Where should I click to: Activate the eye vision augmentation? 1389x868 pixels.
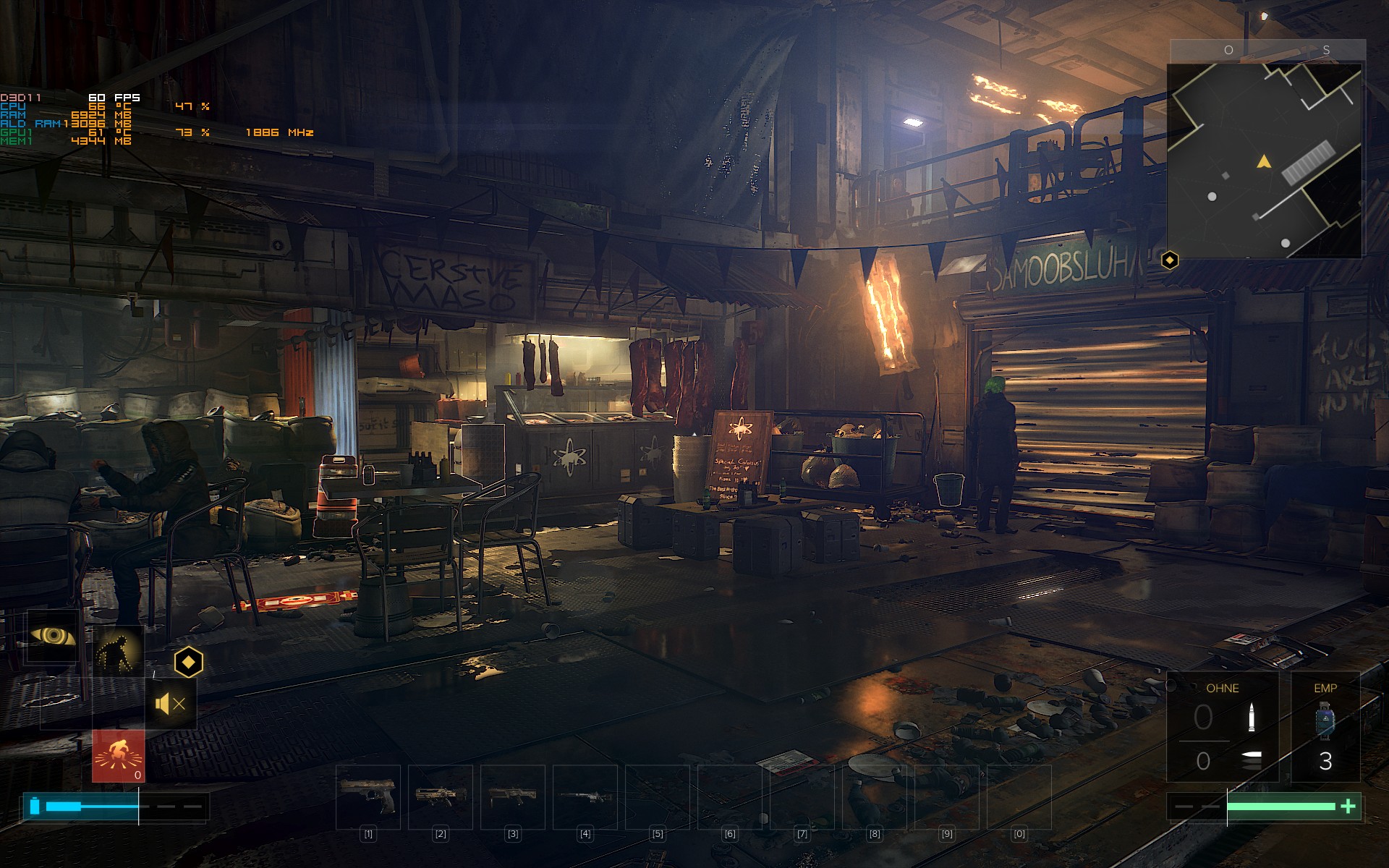[x=53, y=637]
